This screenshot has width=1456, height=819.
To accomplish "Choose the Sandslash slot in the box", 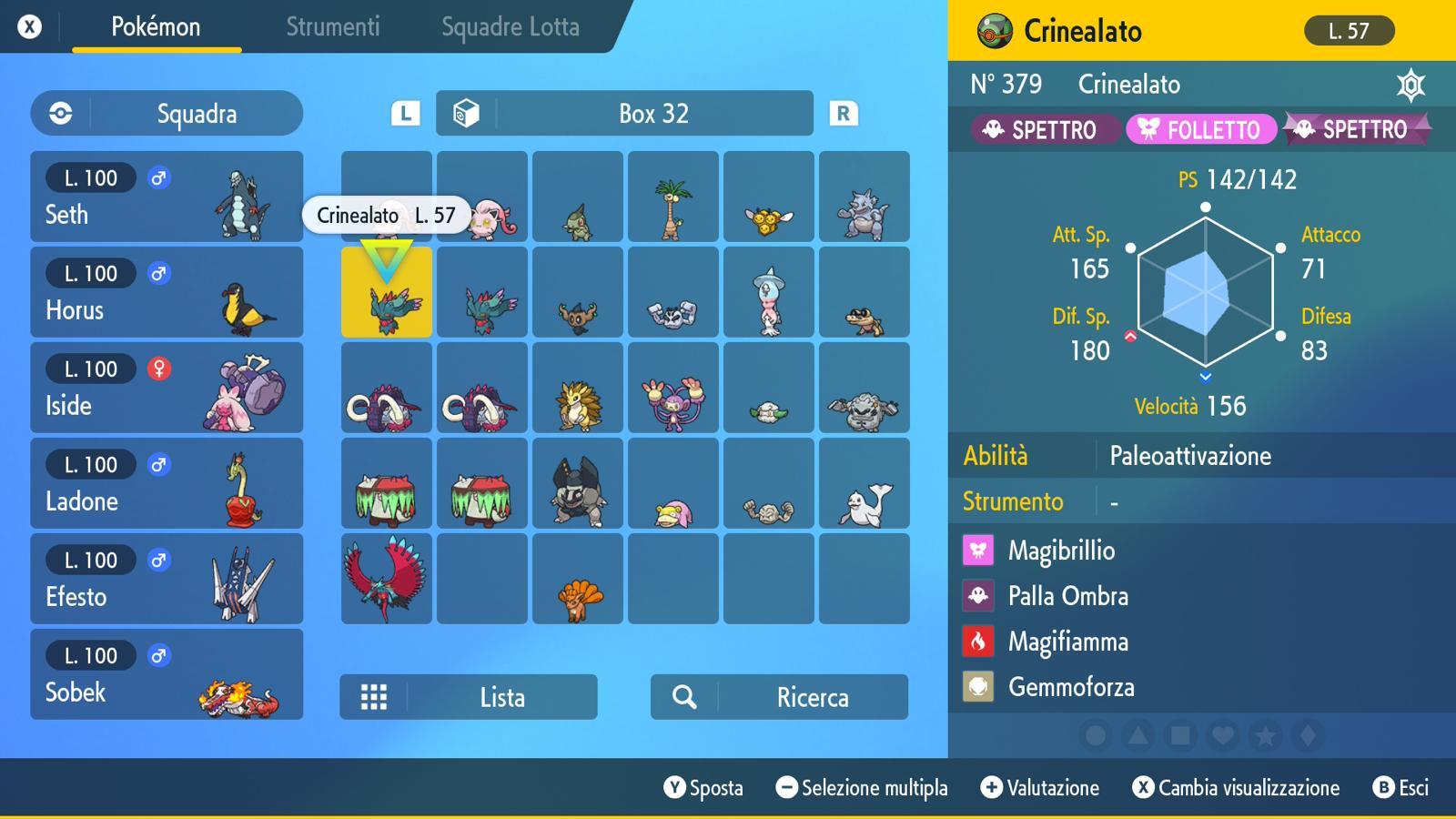I will click(x=578, y=388).
